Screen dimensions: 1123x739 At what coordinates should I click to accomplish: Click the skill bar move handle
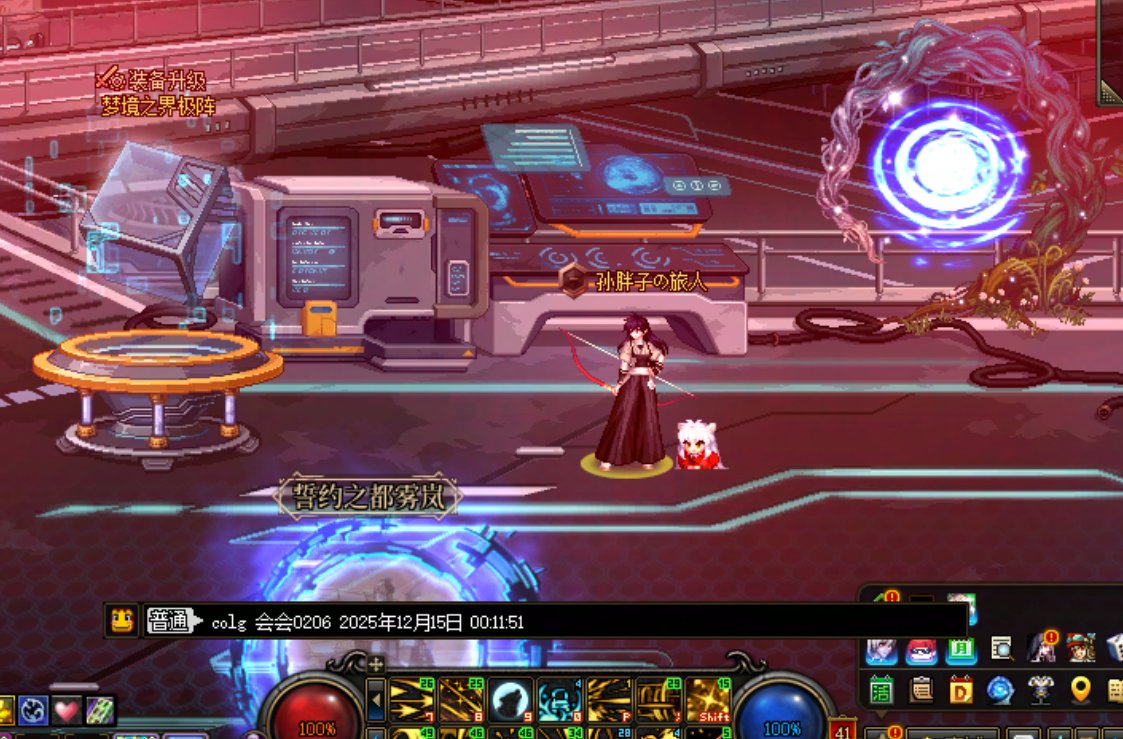pyautogui.click(x=376, y=663)
